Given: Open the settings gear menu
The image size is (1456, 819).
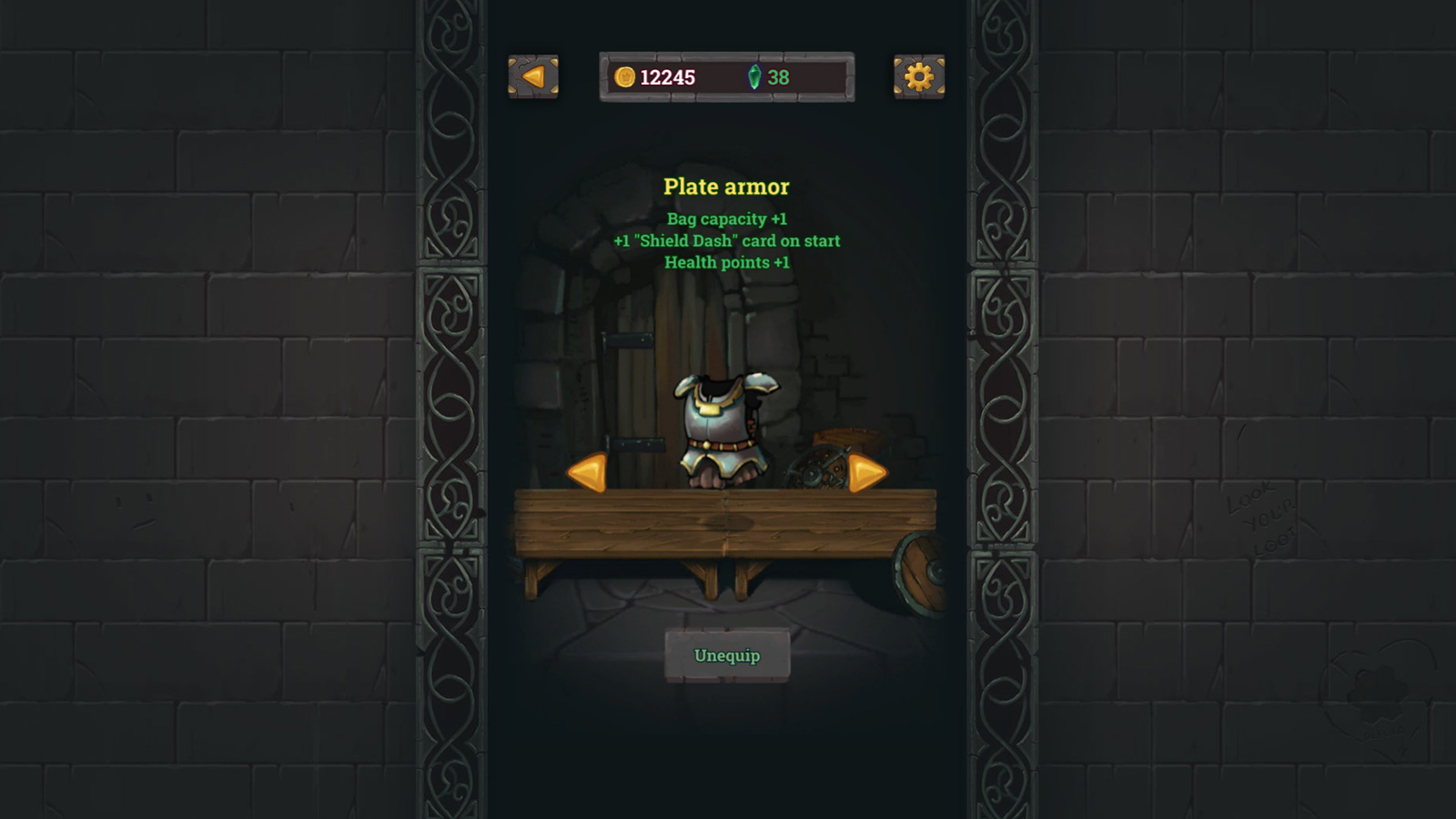Looking at the screenshot, I should 918,78.
